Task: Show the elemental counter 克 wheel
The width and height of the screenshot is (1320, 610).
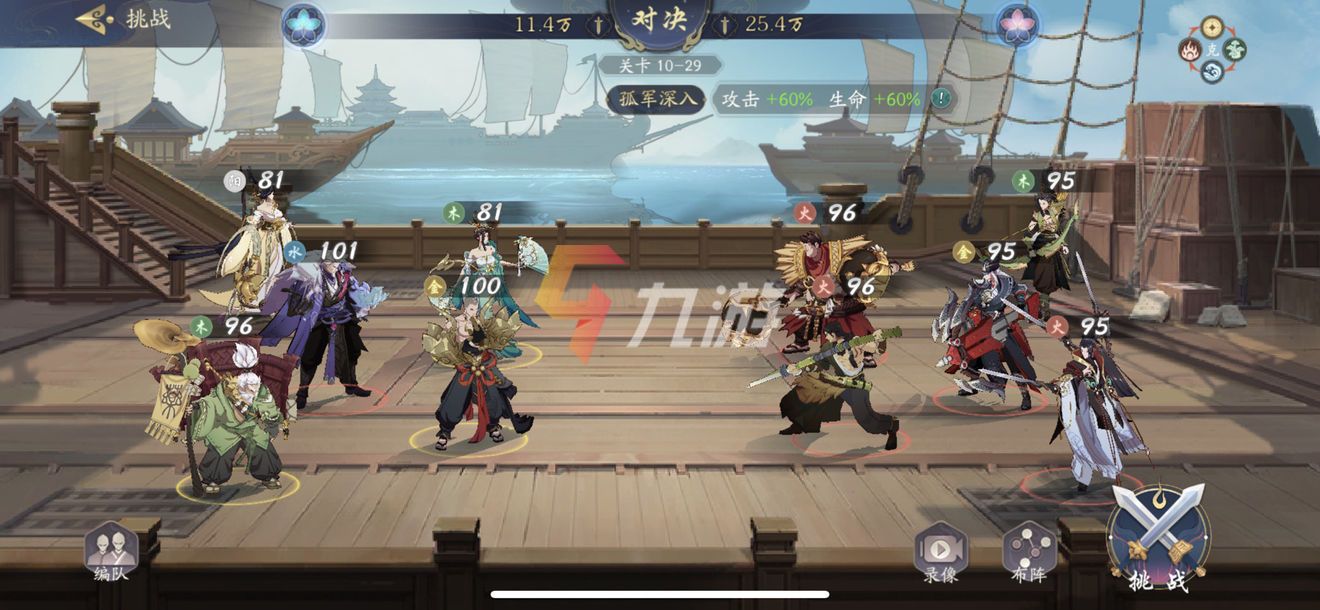Action: tap(1213, 48)
